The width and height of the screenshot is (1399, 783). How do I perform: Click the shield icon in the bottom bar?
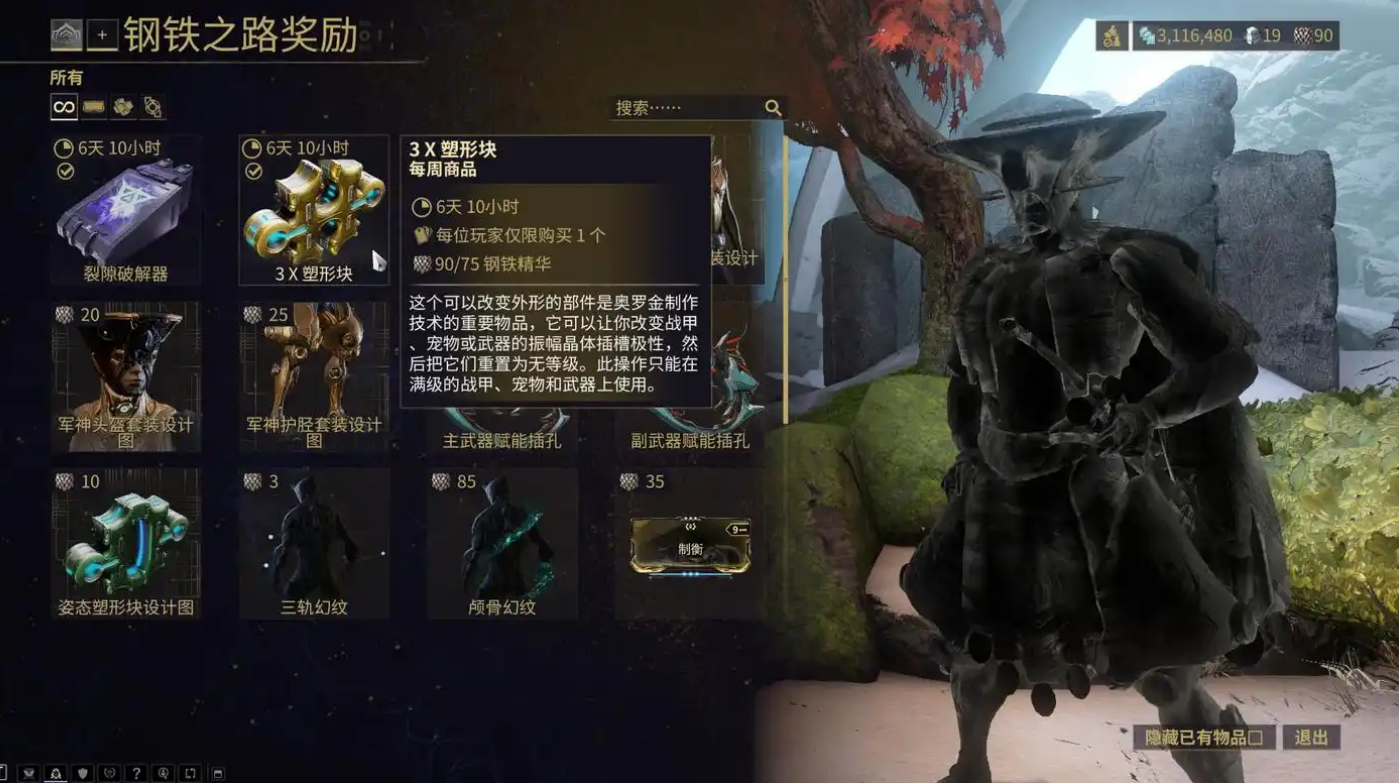click(x=83, y=773)
